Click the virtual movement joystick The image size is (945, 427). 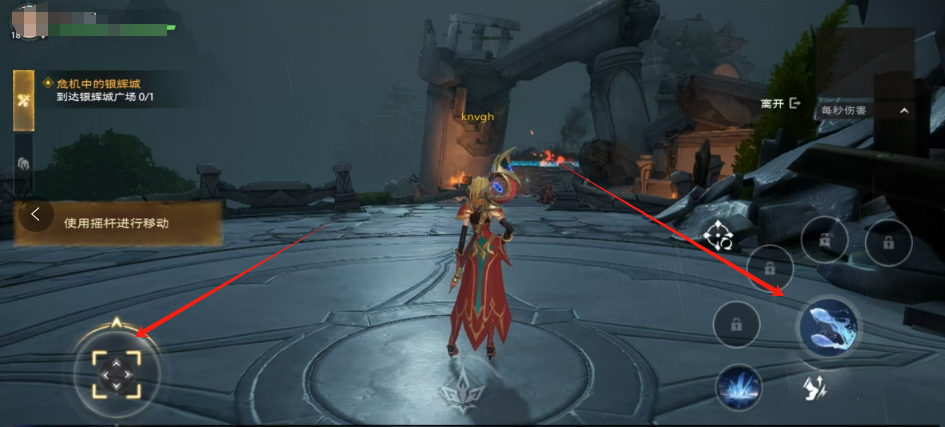(x=117, y=370)
